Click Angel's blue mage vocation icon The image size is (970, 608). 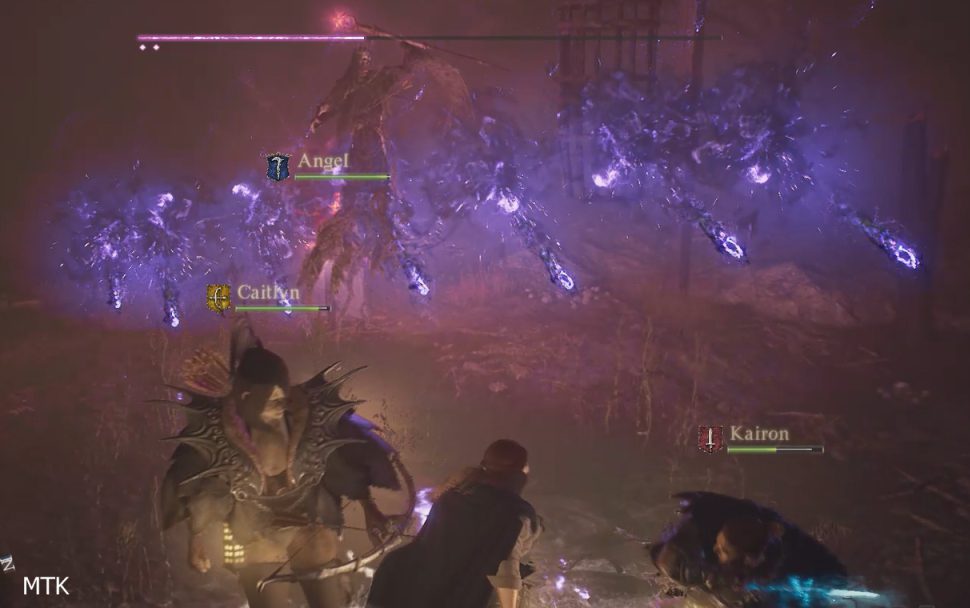coord(277,167)
